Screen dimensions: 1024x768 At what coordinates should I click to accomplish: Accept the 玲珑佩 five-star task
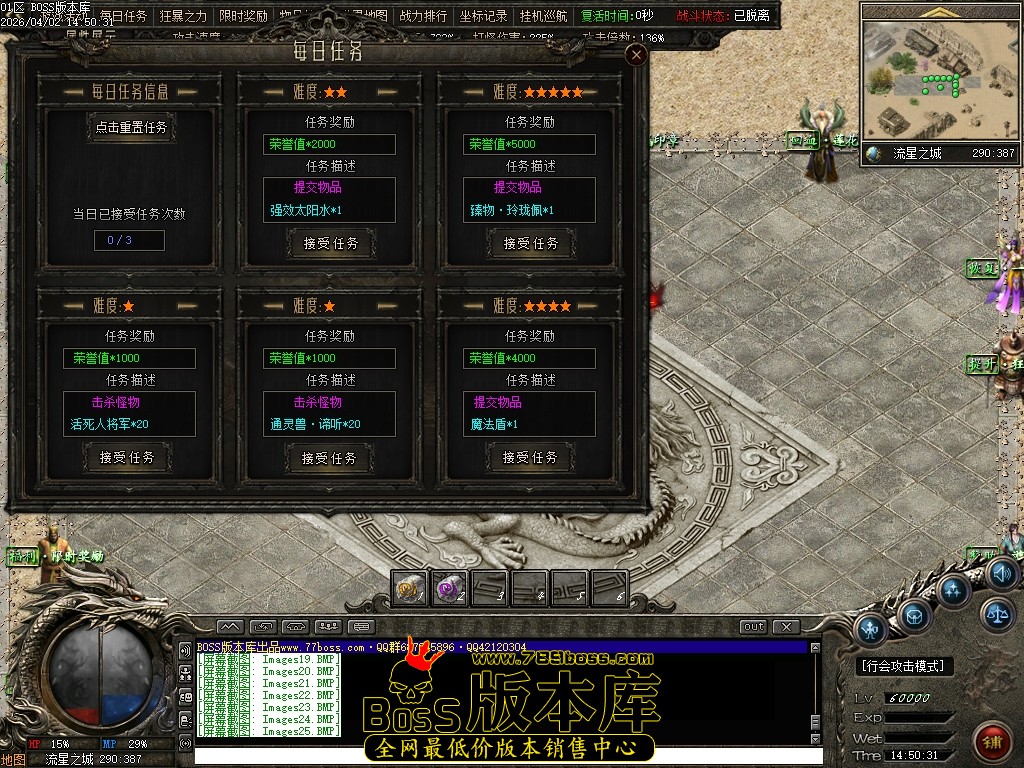point(531,243)
